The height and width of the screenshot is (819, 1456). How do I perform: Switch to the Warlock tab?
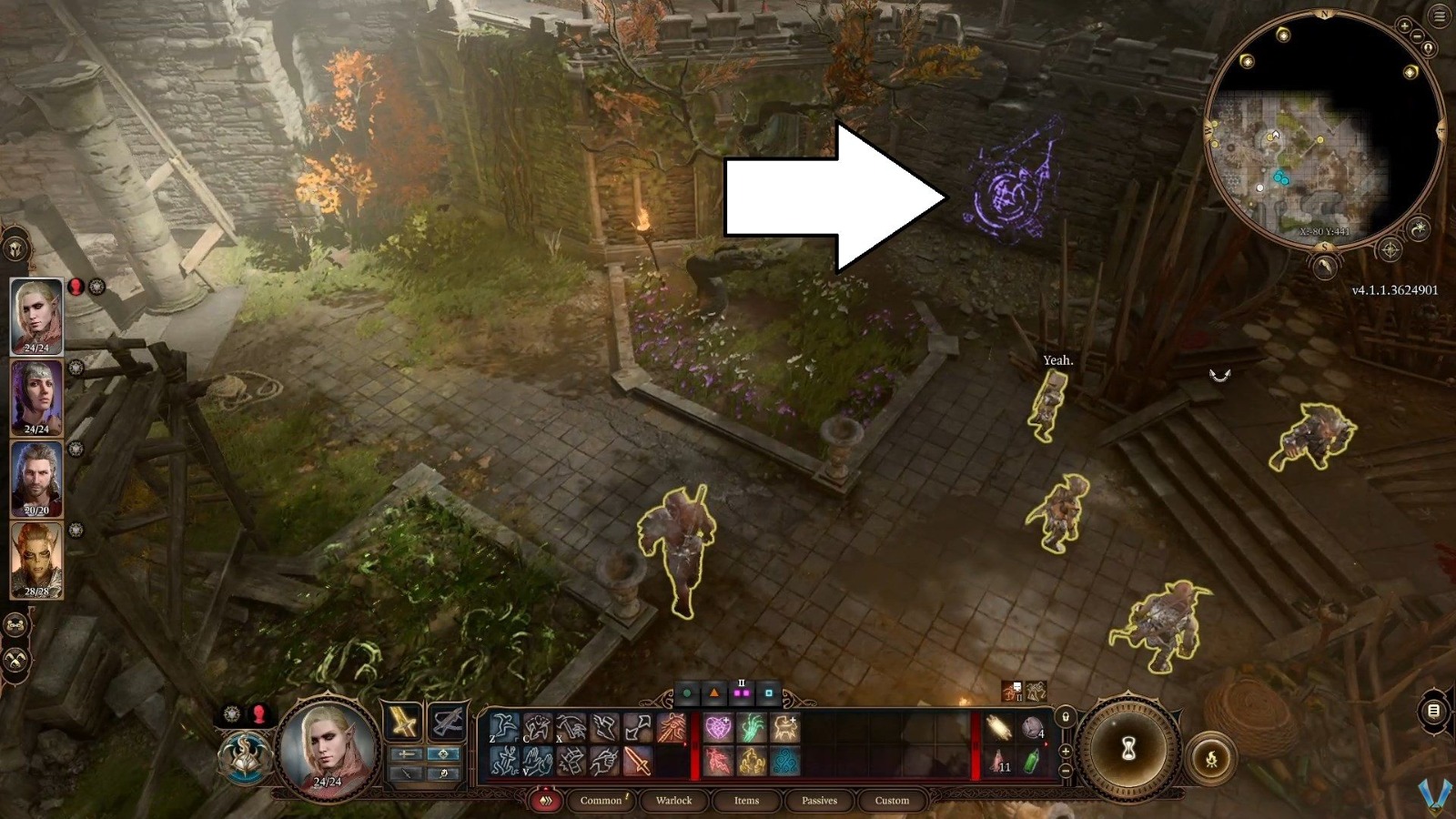tap(672, 801)
